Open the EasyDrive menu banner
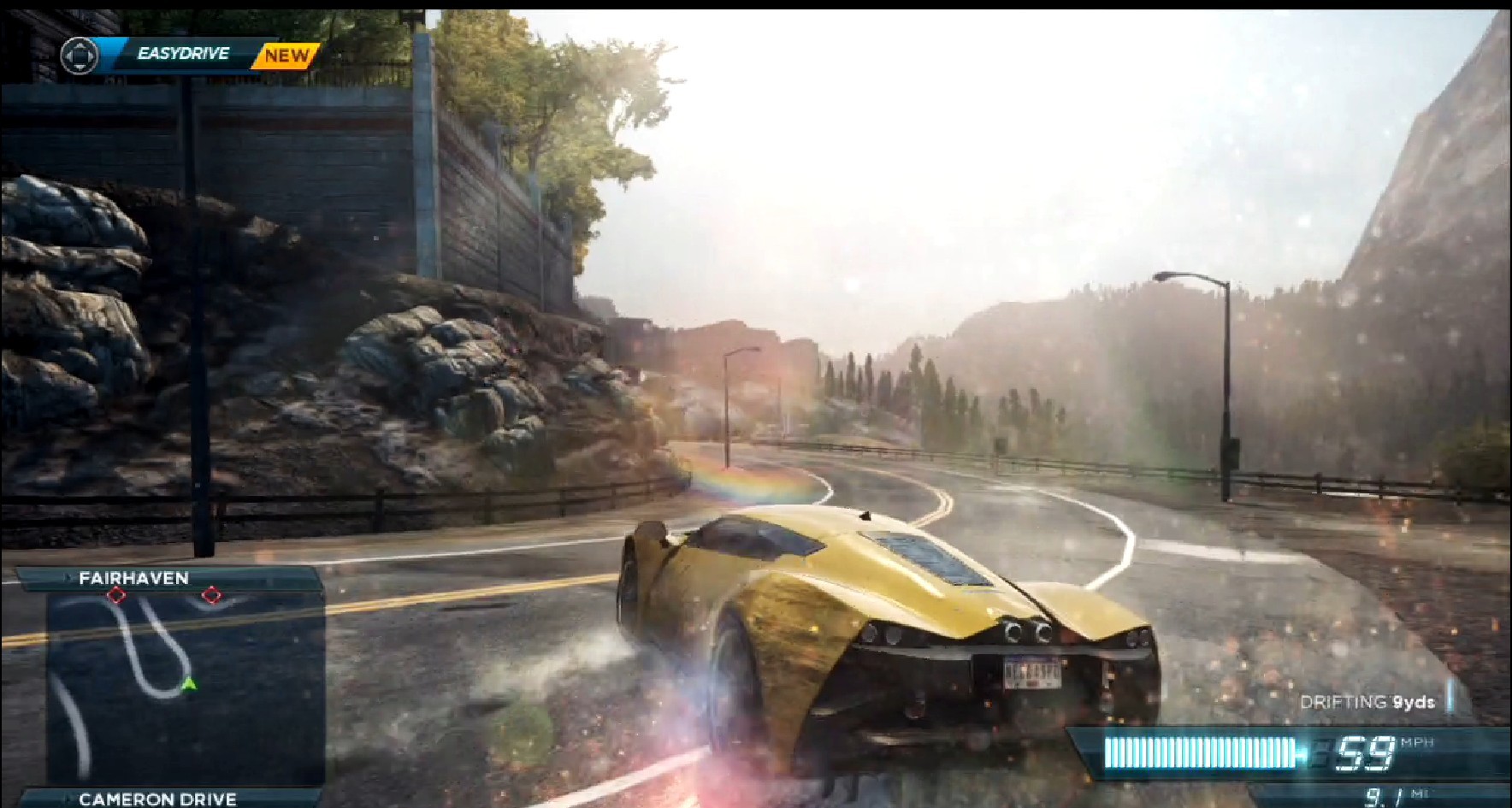The image size is (1512, 808). (183, 55)
